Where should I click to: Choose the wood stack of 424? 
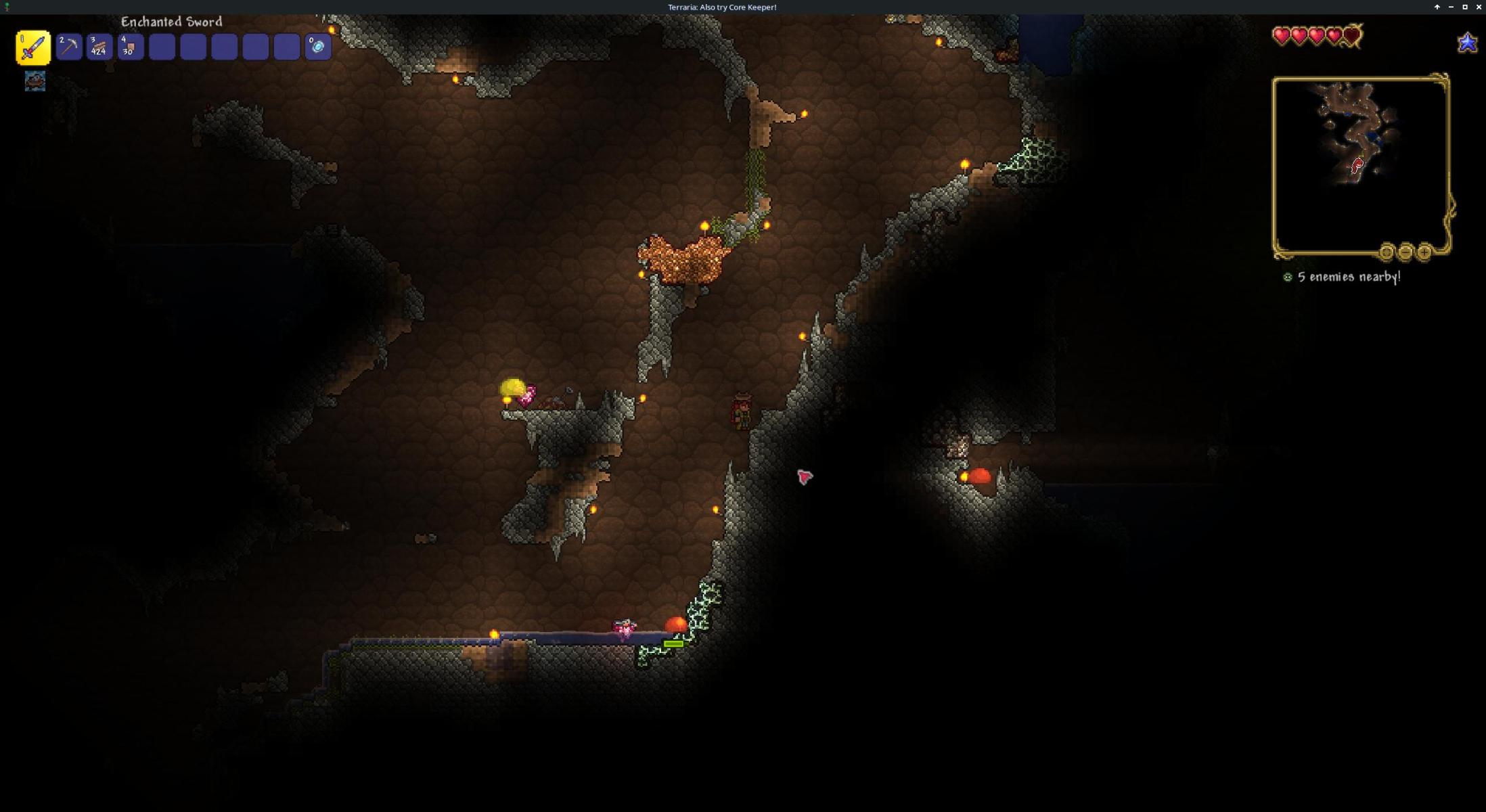coord(99,47)
